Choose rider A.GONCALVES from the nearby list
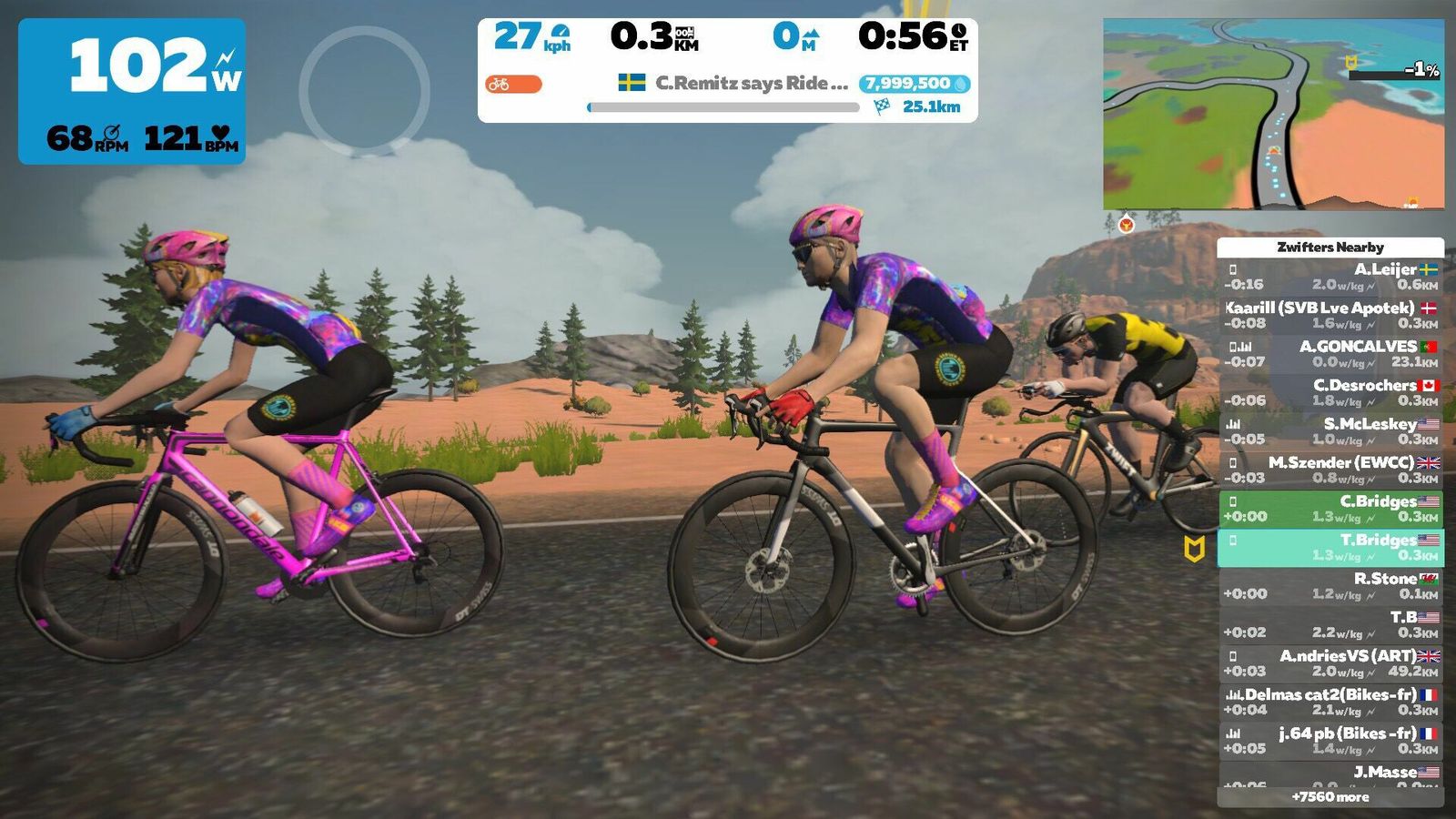 click(x=1330, y=354)
